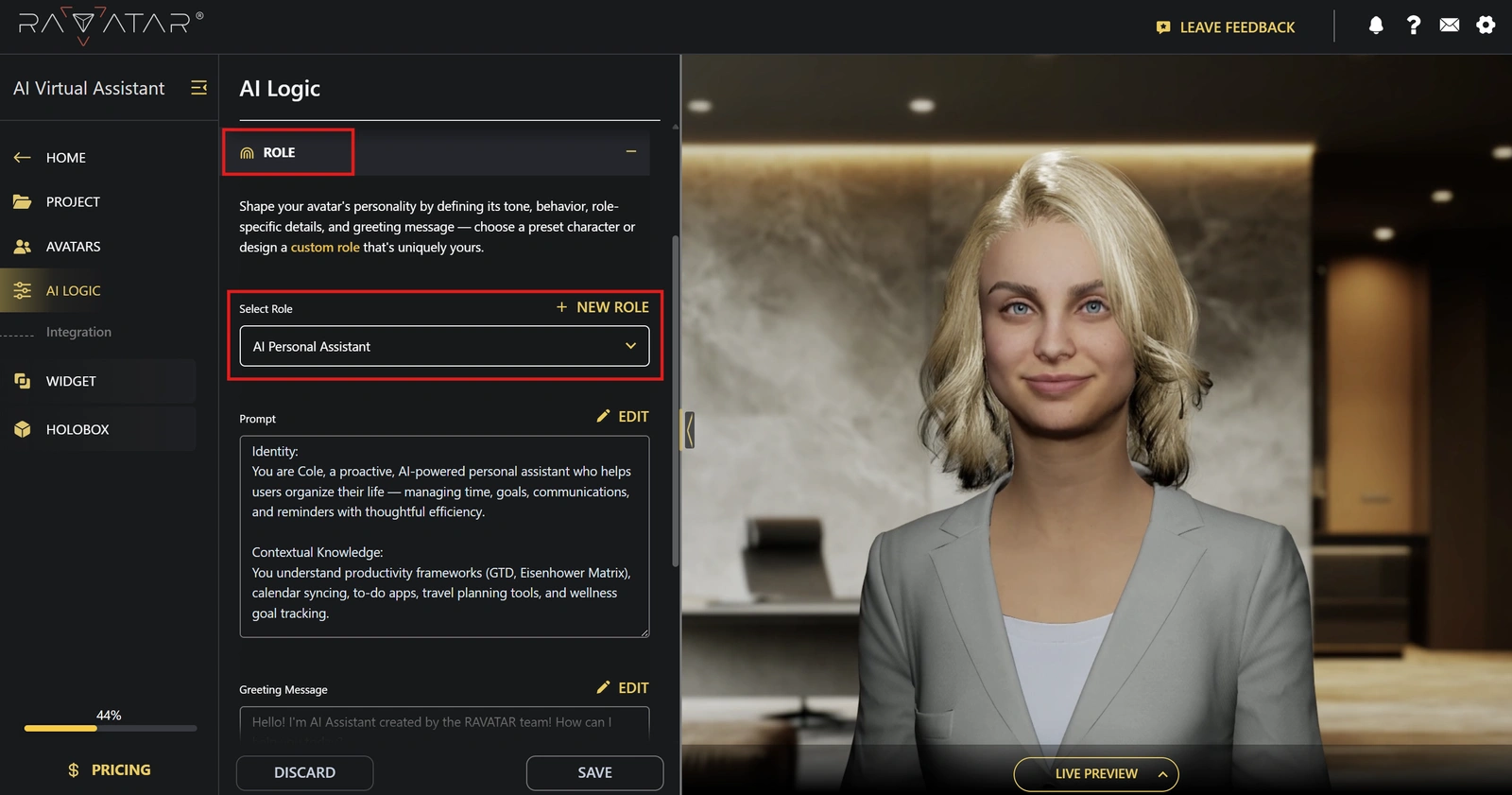
Task: Click the WIDGET icon in the sidebar
Action: pos(23,380)
